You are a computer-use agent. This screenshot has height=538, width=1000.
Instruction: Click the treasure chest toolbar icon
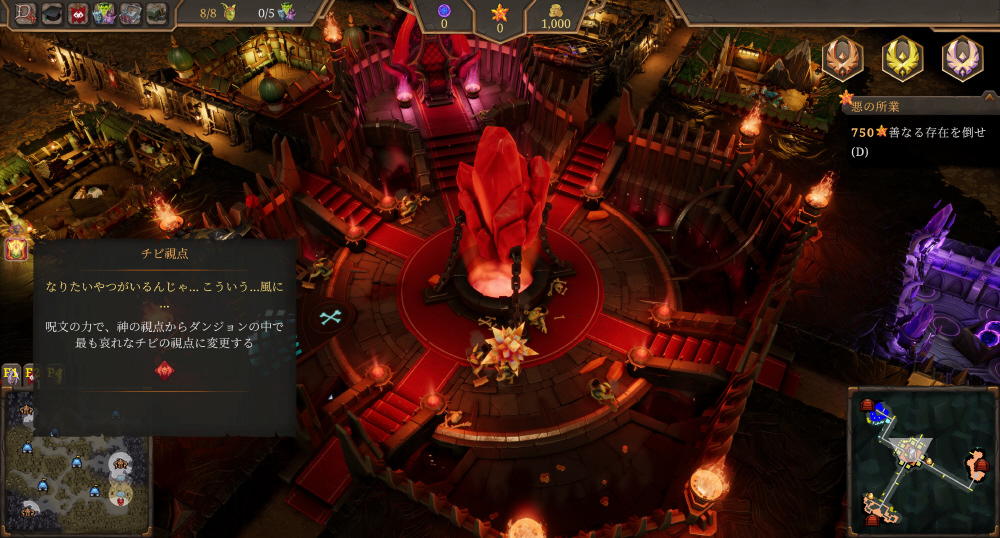[x=131, y=13]
